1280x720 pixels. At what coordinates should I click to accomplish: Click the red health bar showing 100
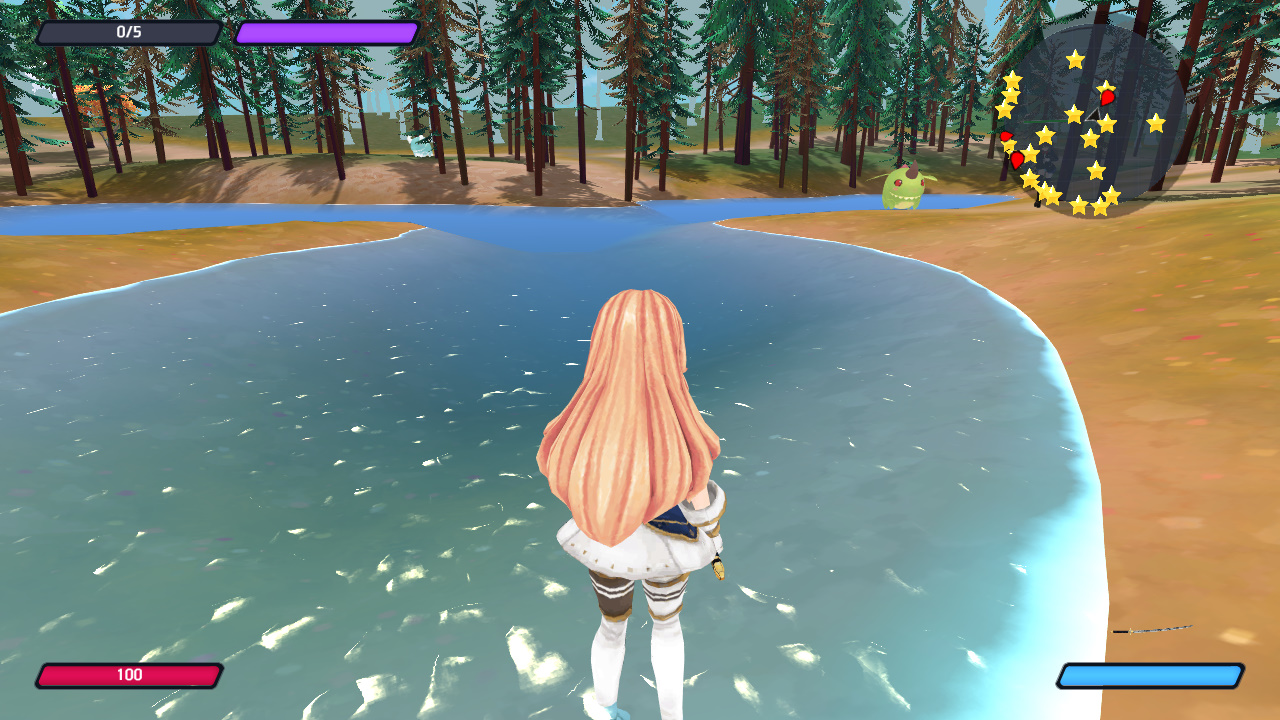coord(130,673)
